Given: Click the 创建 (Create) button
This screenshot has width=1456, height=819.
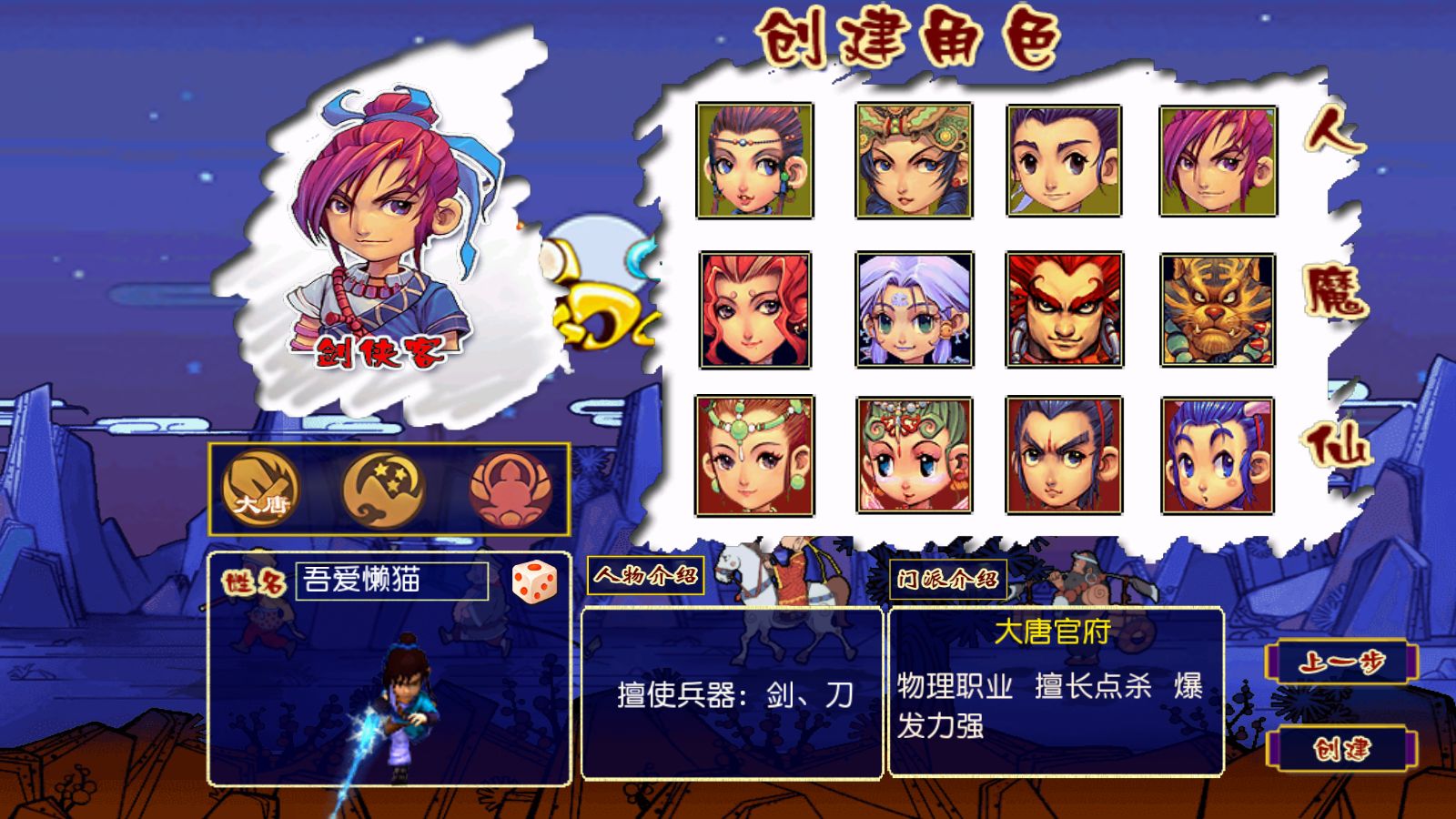Looking at the screenshot, I should click(1343, 750).
